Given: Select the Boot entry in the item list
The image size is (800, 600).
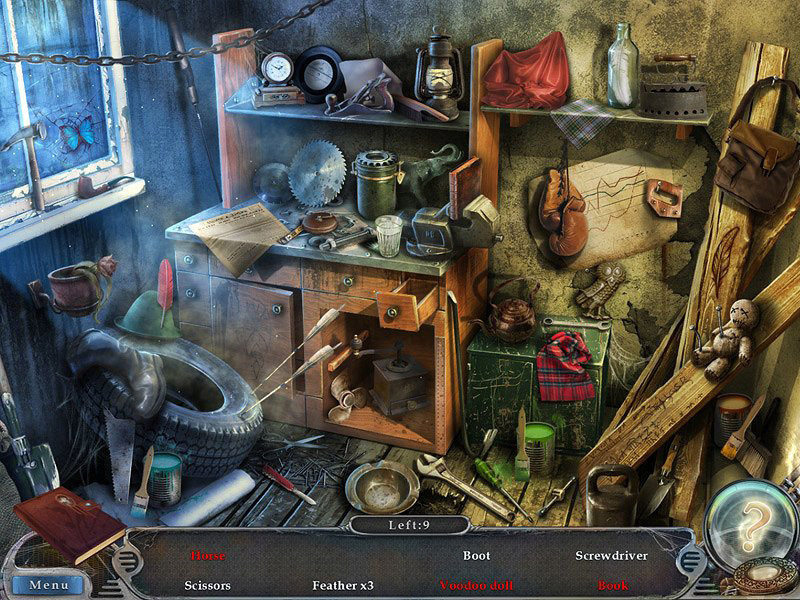Looking at the screenshot, I should pos(477,555).
